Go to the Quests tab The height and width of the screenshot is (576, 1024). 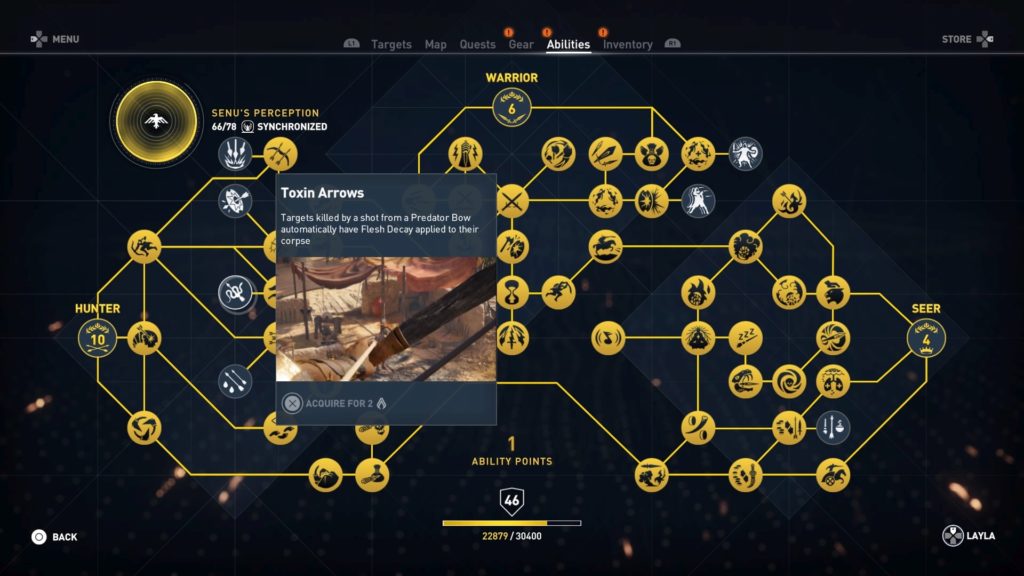point(477,44)
